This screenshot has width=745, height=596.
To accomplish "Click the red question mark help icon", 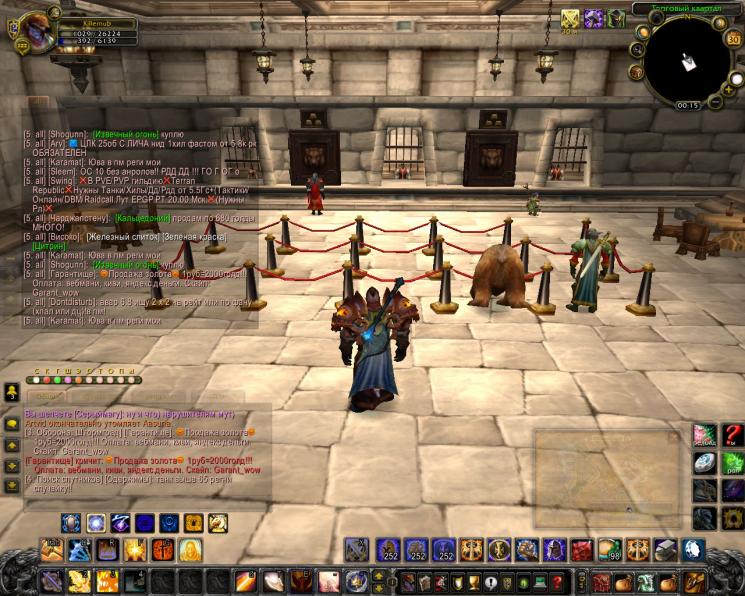I will (x=732, y=436).
